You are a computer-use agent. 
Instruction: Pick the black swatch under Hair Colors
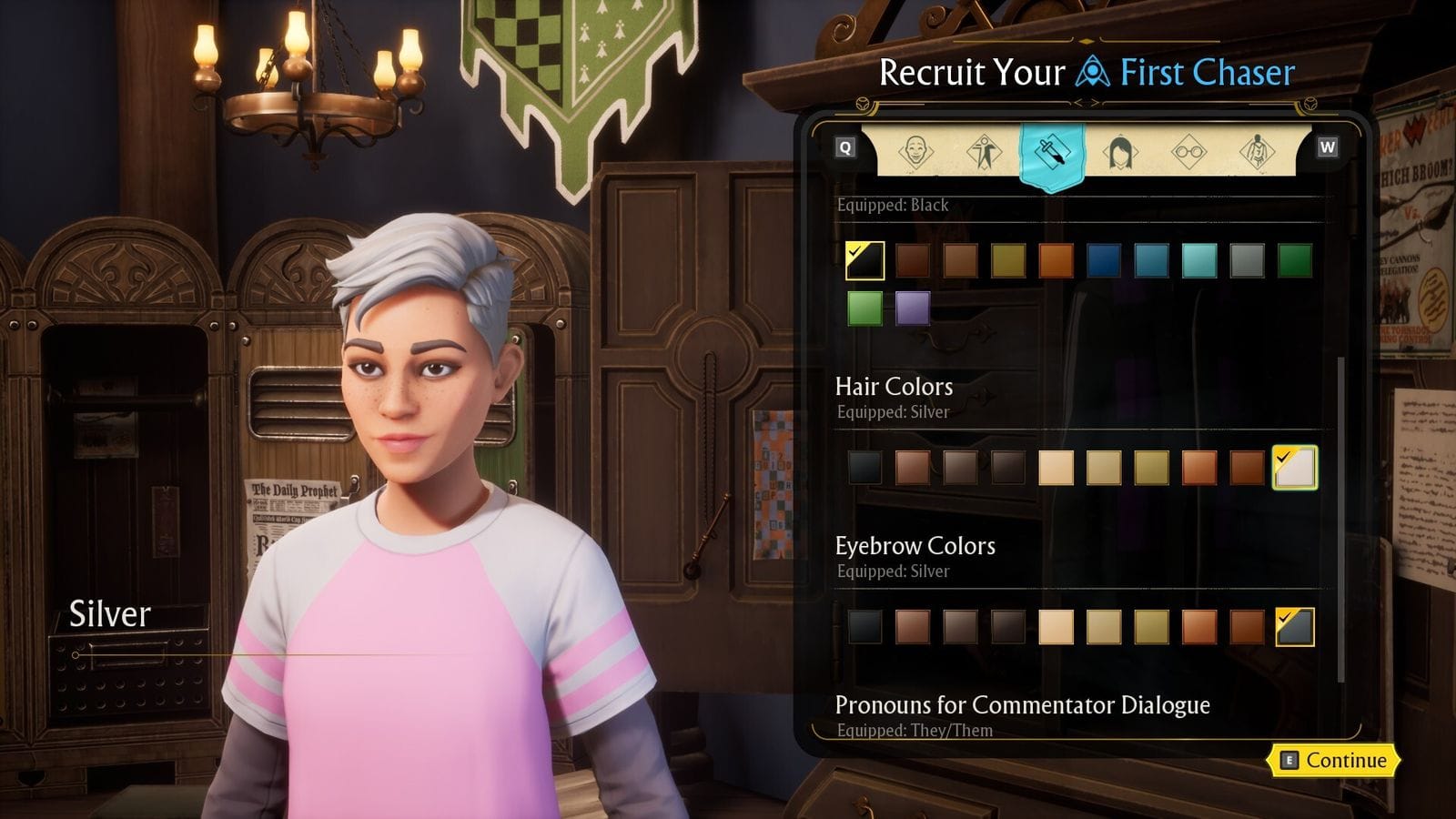tap(864, 468)
